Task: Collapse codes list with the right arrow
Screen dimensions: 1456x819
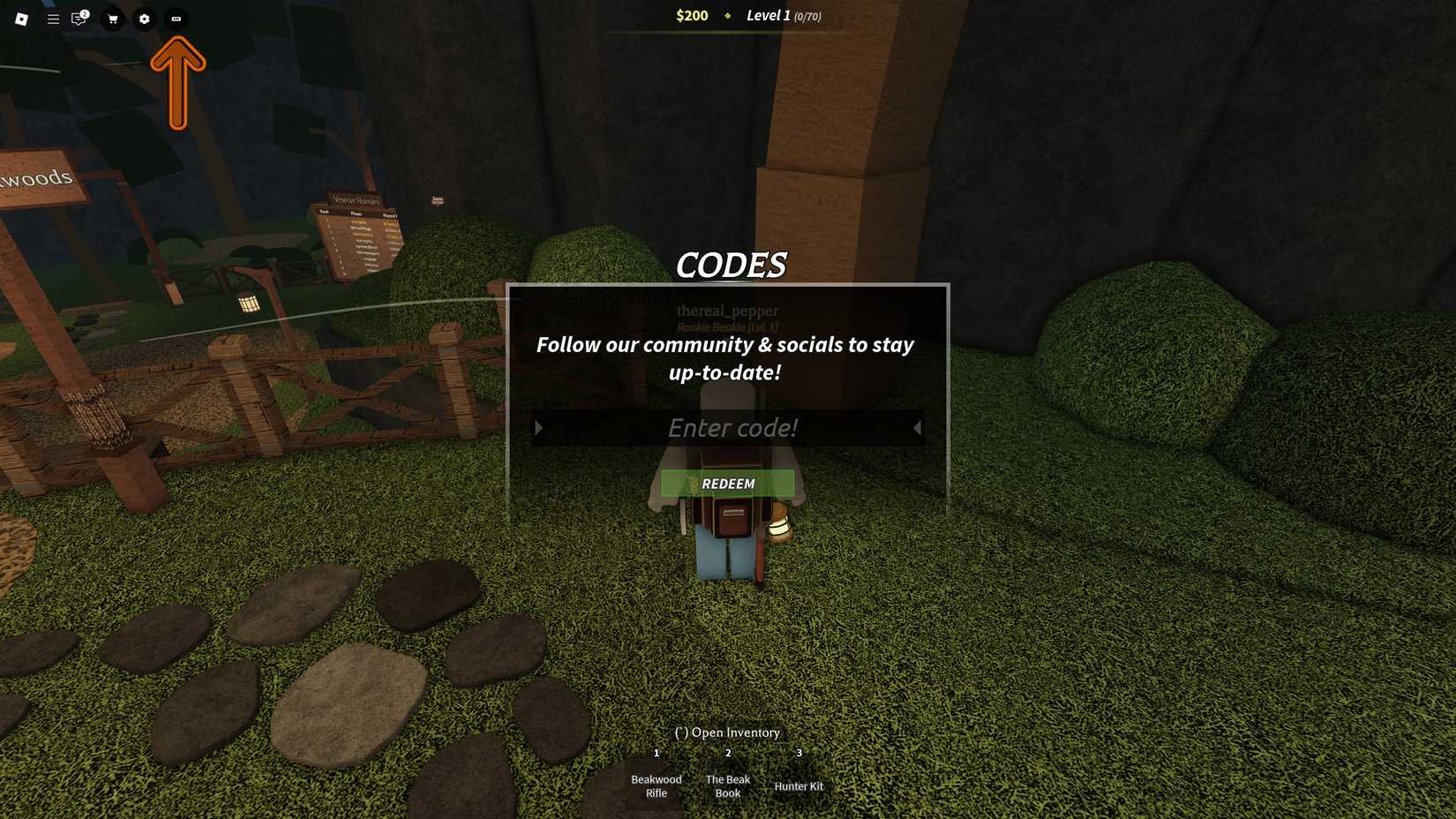Action: point(917,428)
